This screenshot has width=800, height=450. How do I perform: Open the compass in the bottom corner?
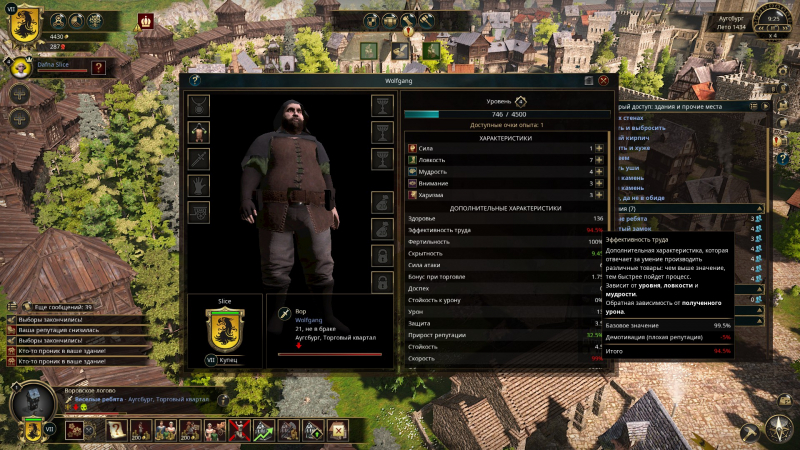(777, 428)
